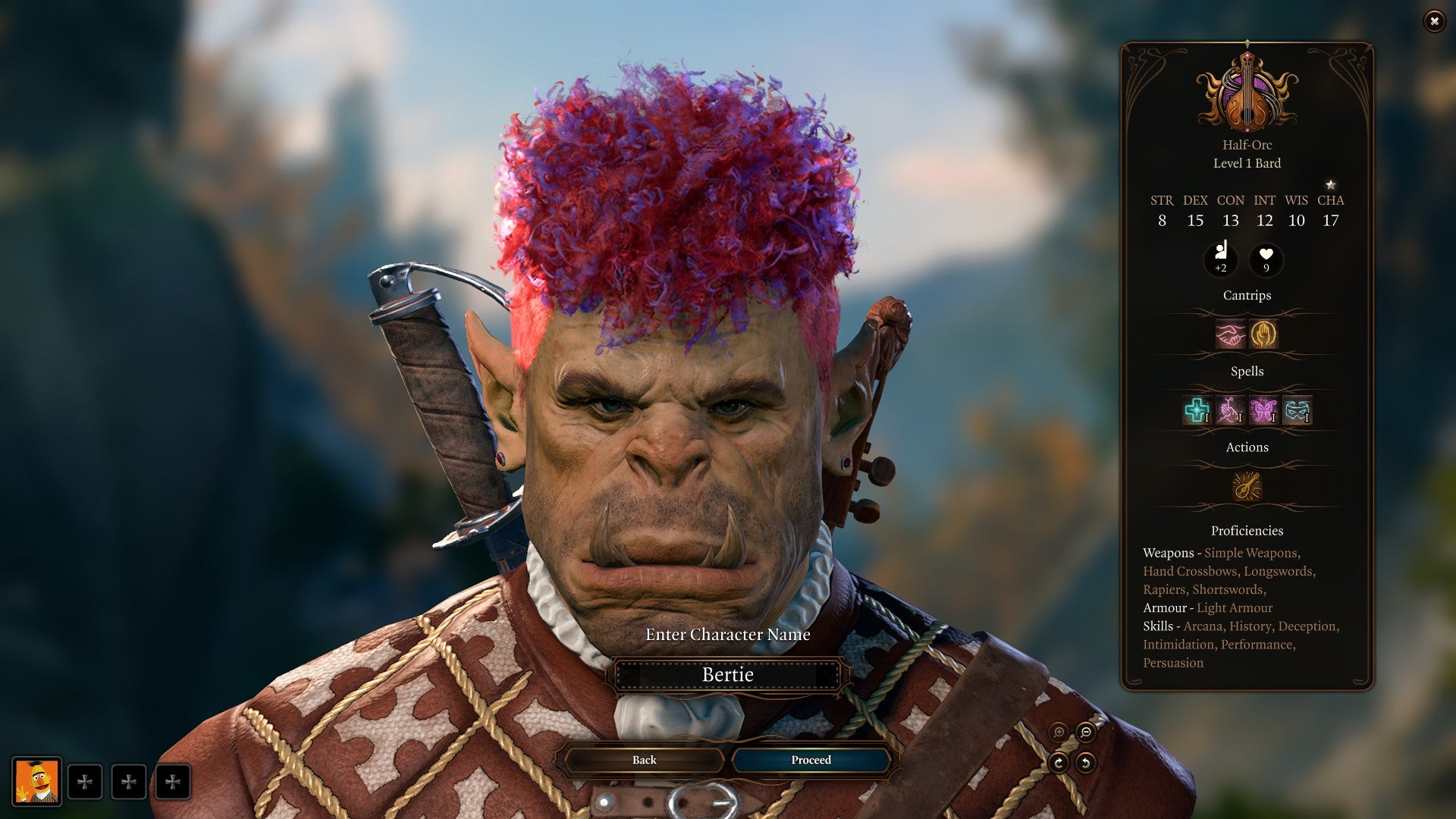Close the character creation screen
This screenshot has width=1456, height=819.
click(x=1434, y=21)
